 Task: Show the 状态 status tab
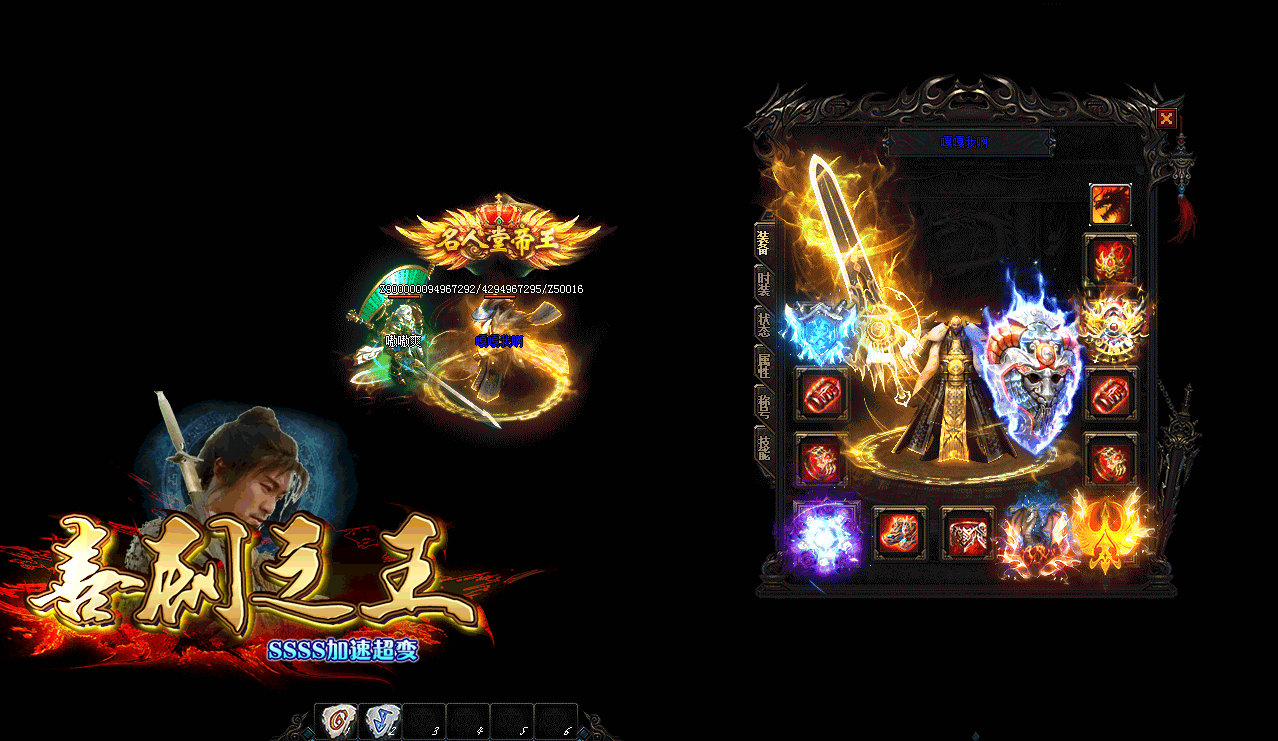[x=764, y=323]
